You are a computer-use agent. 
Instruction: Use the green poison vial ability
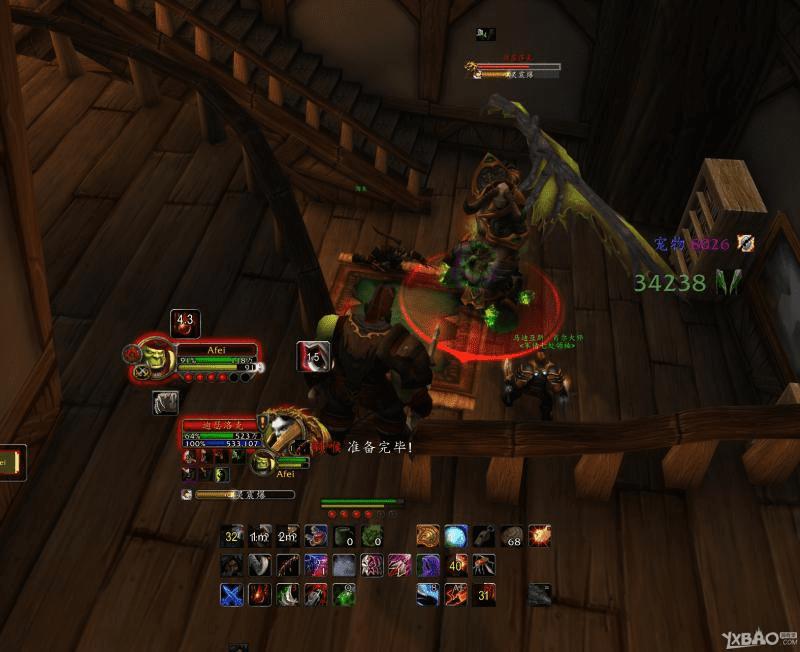tap(344, 595)
